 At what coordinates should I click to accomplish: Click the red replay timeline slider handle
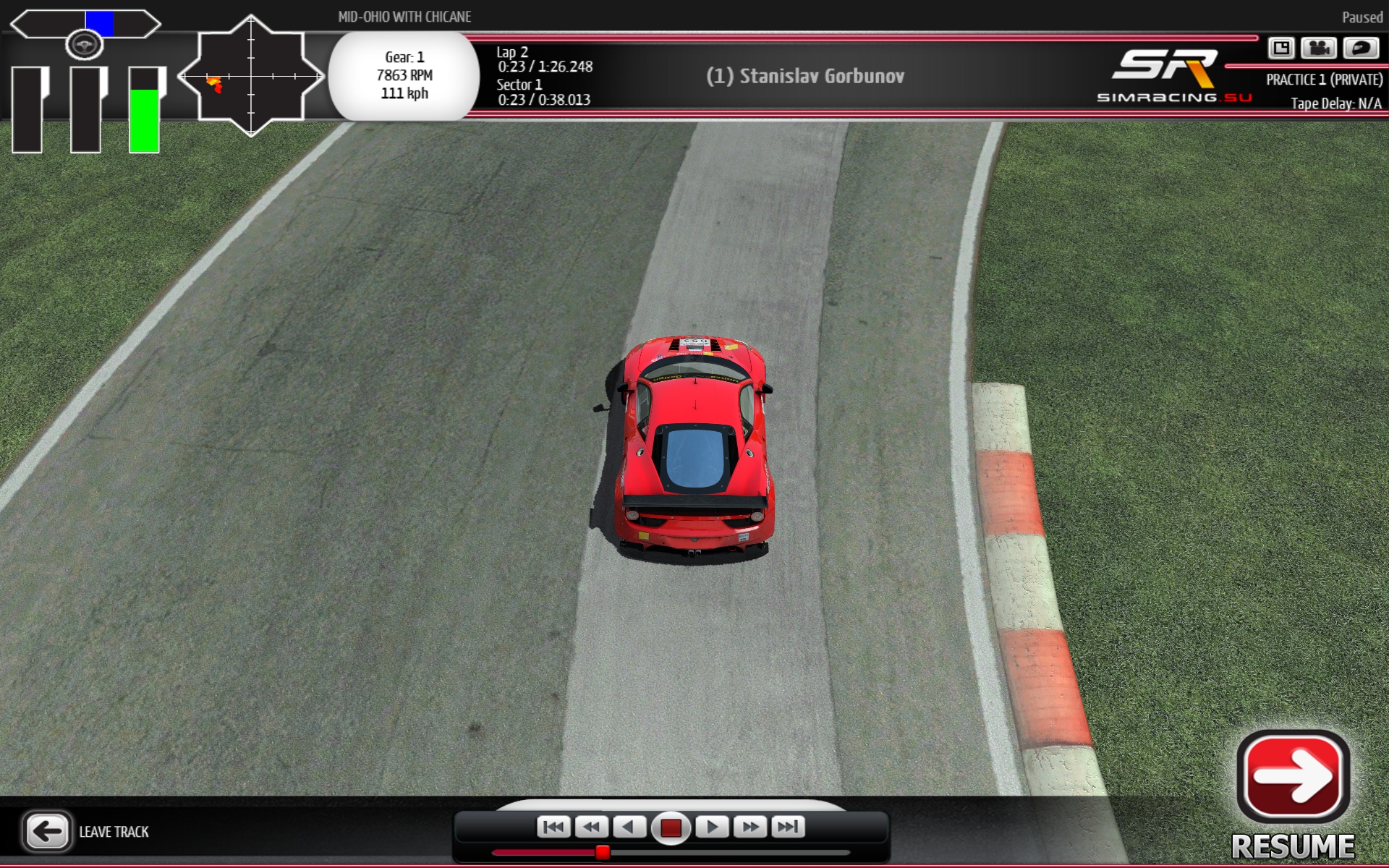(603, 853)
